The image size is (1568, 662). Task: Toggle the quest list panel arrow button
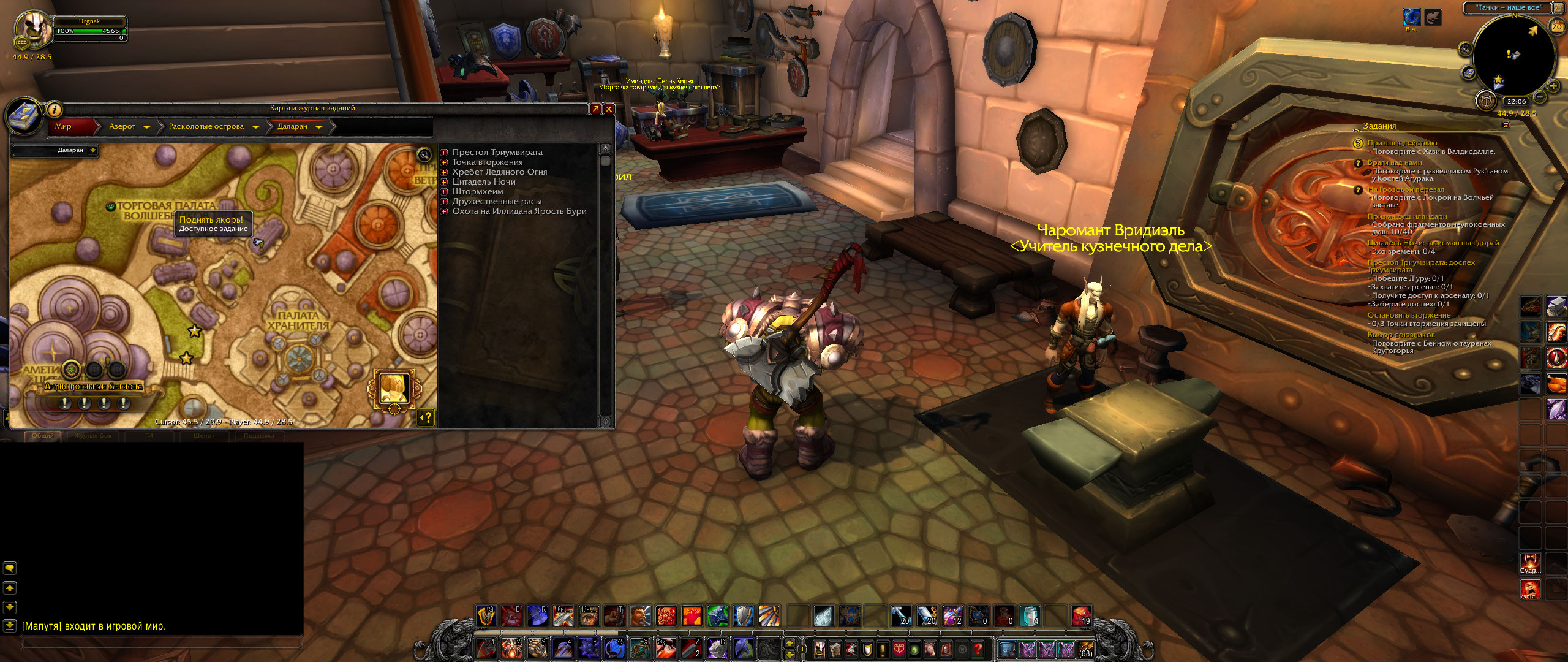[425, 417]
